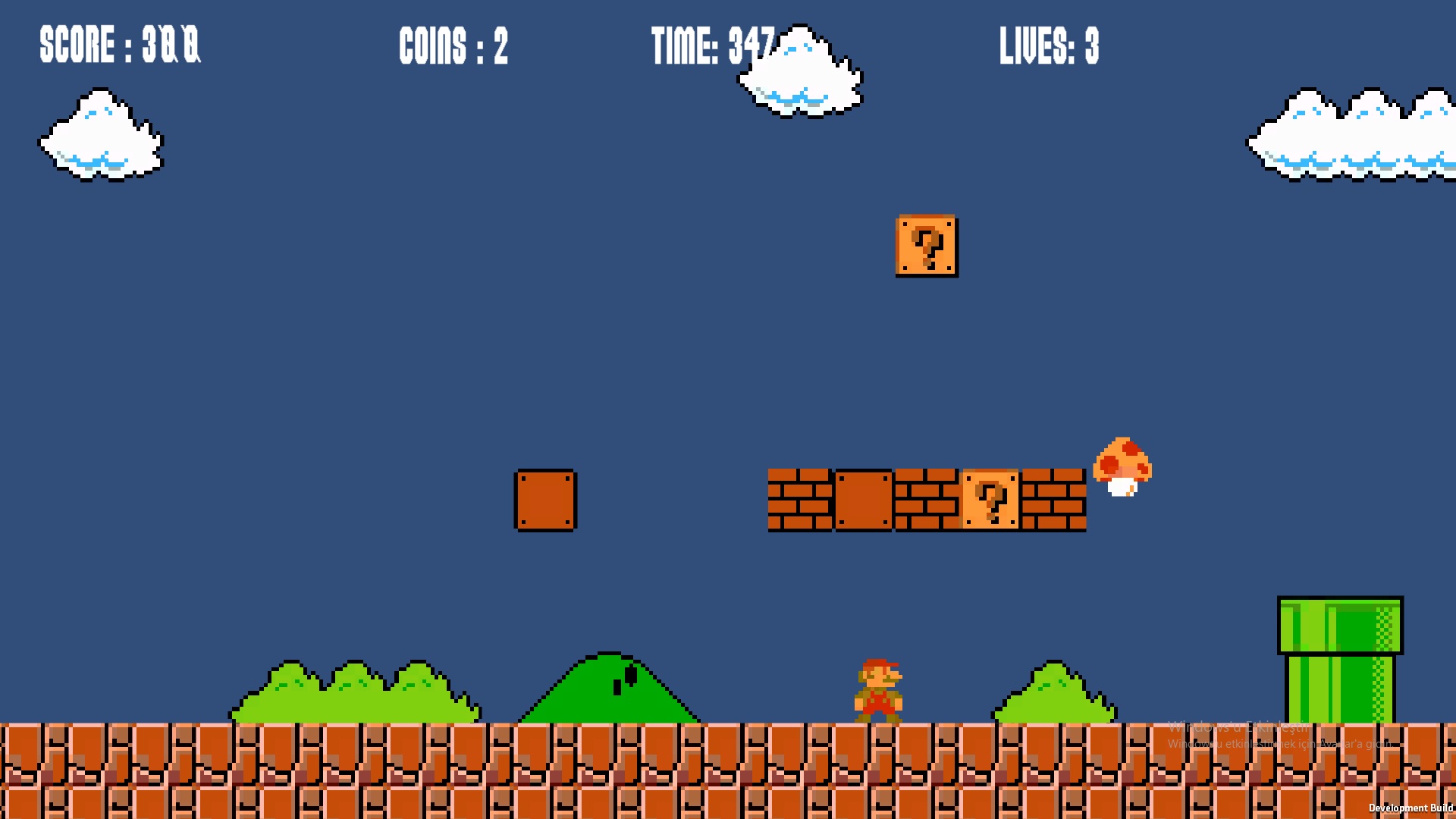Click the floating question block near the clouds

(926, 246)
